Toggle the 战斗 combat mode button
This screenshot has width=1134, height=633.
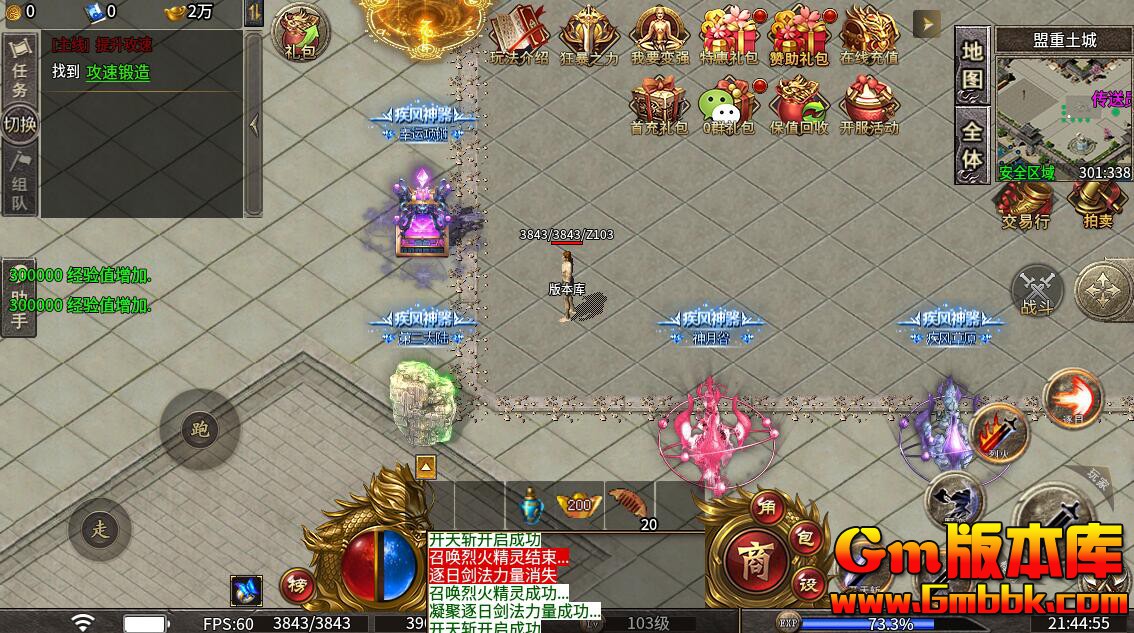(1037, 290)
